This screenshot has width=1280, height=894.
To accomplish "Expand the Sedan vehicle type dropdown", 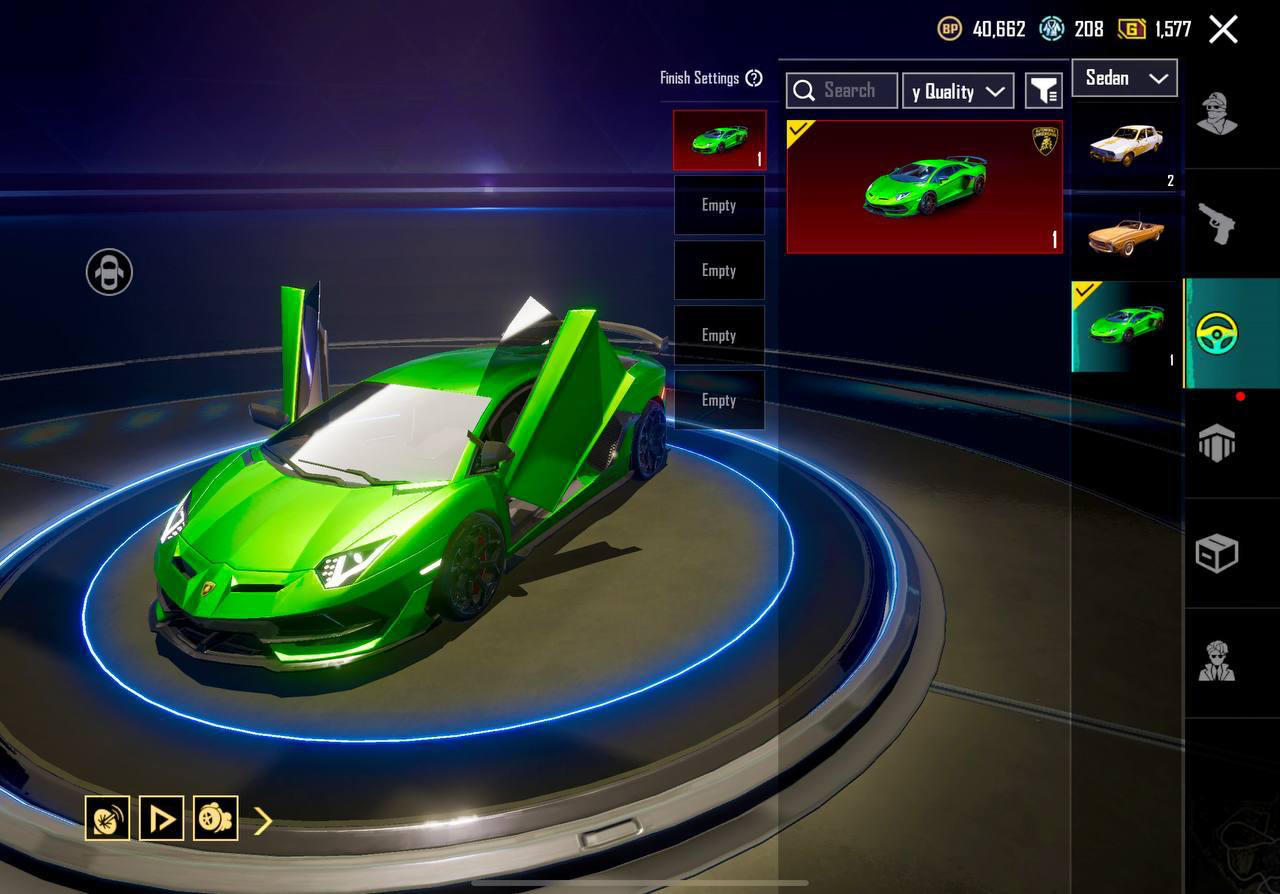I will [1124, 78].
